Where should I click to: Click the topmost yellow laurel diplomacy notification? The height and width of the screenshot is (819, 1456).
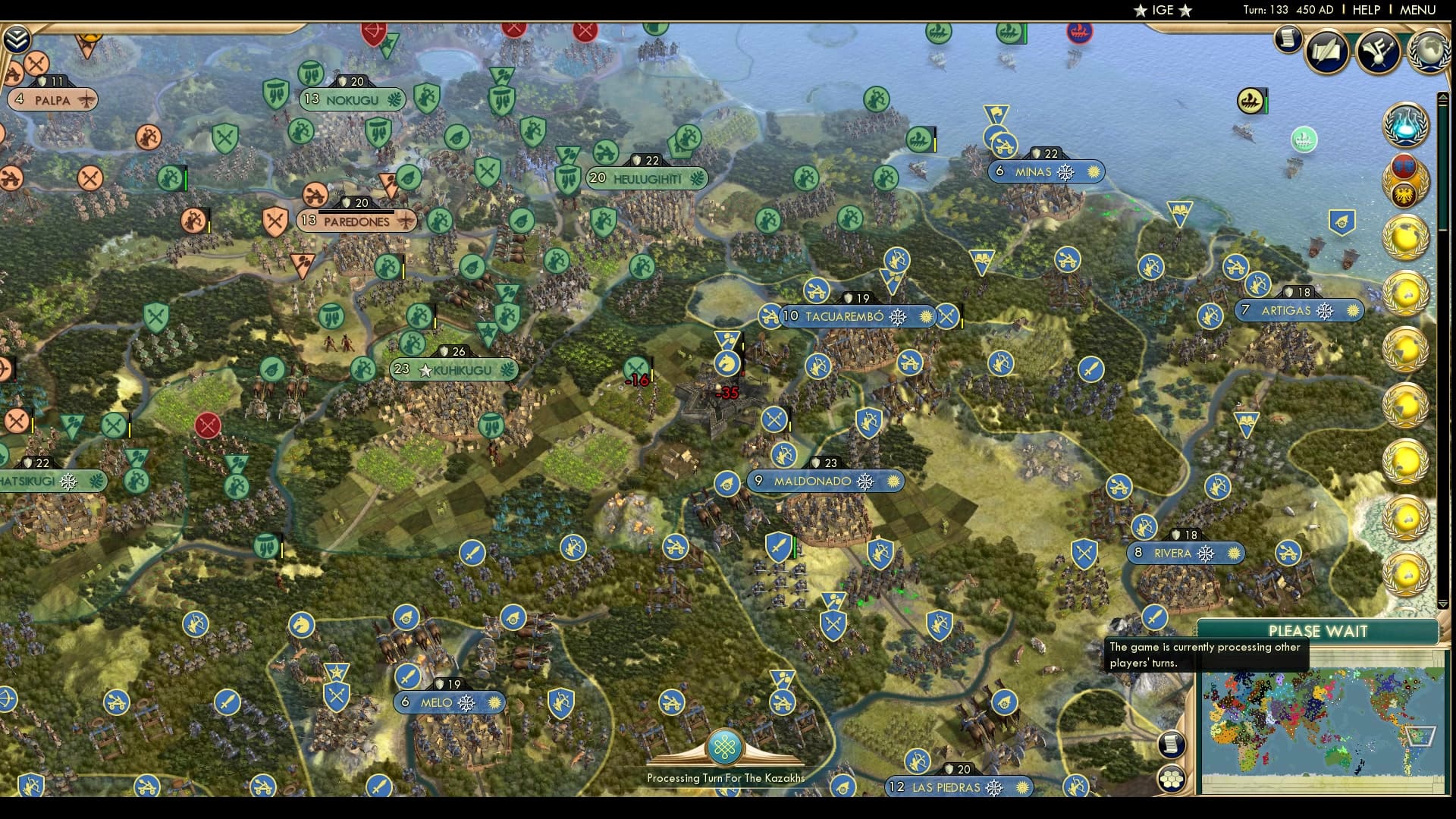[1407, 236]
